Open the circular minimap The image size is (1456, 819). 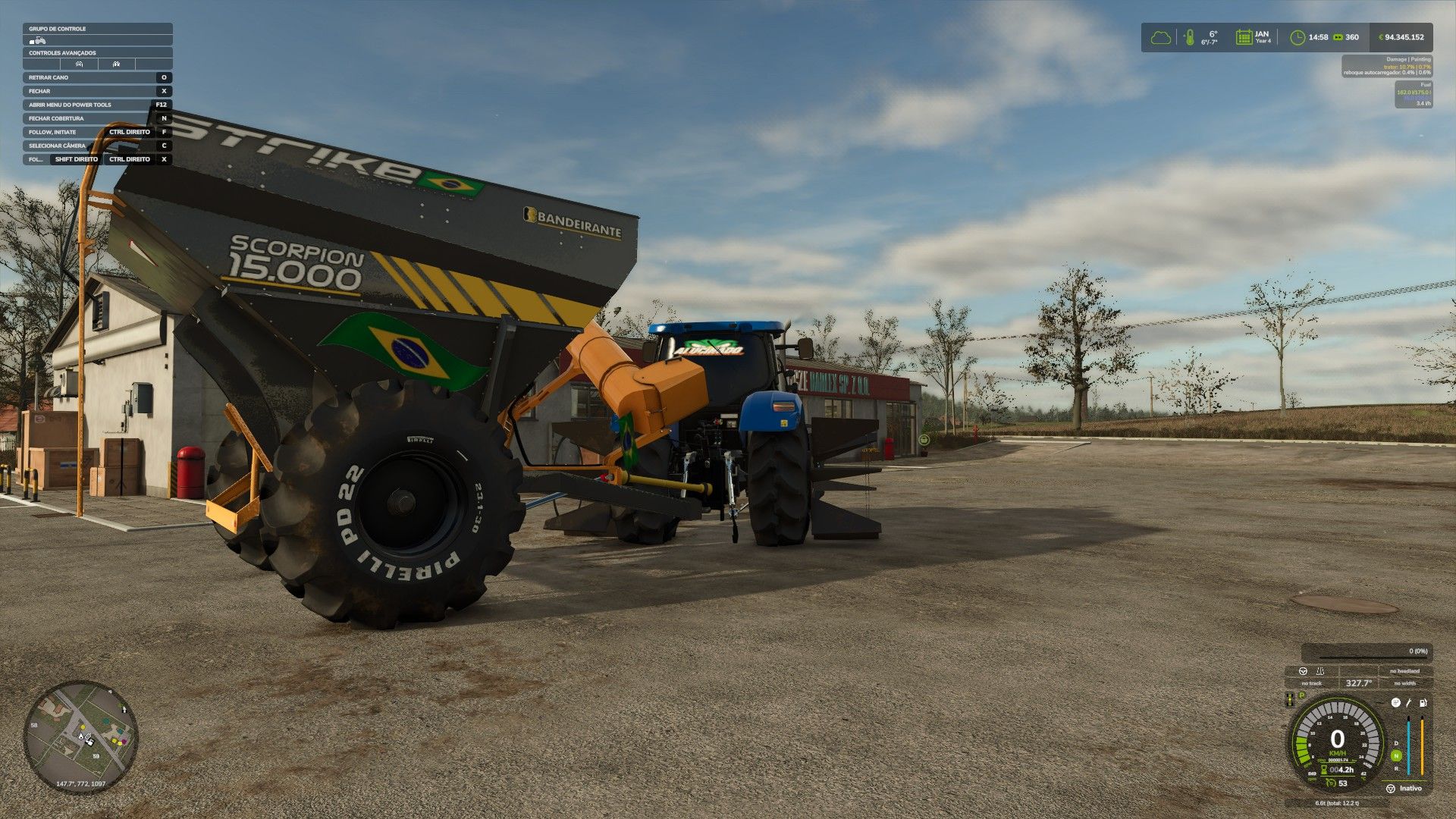point(80,736)
